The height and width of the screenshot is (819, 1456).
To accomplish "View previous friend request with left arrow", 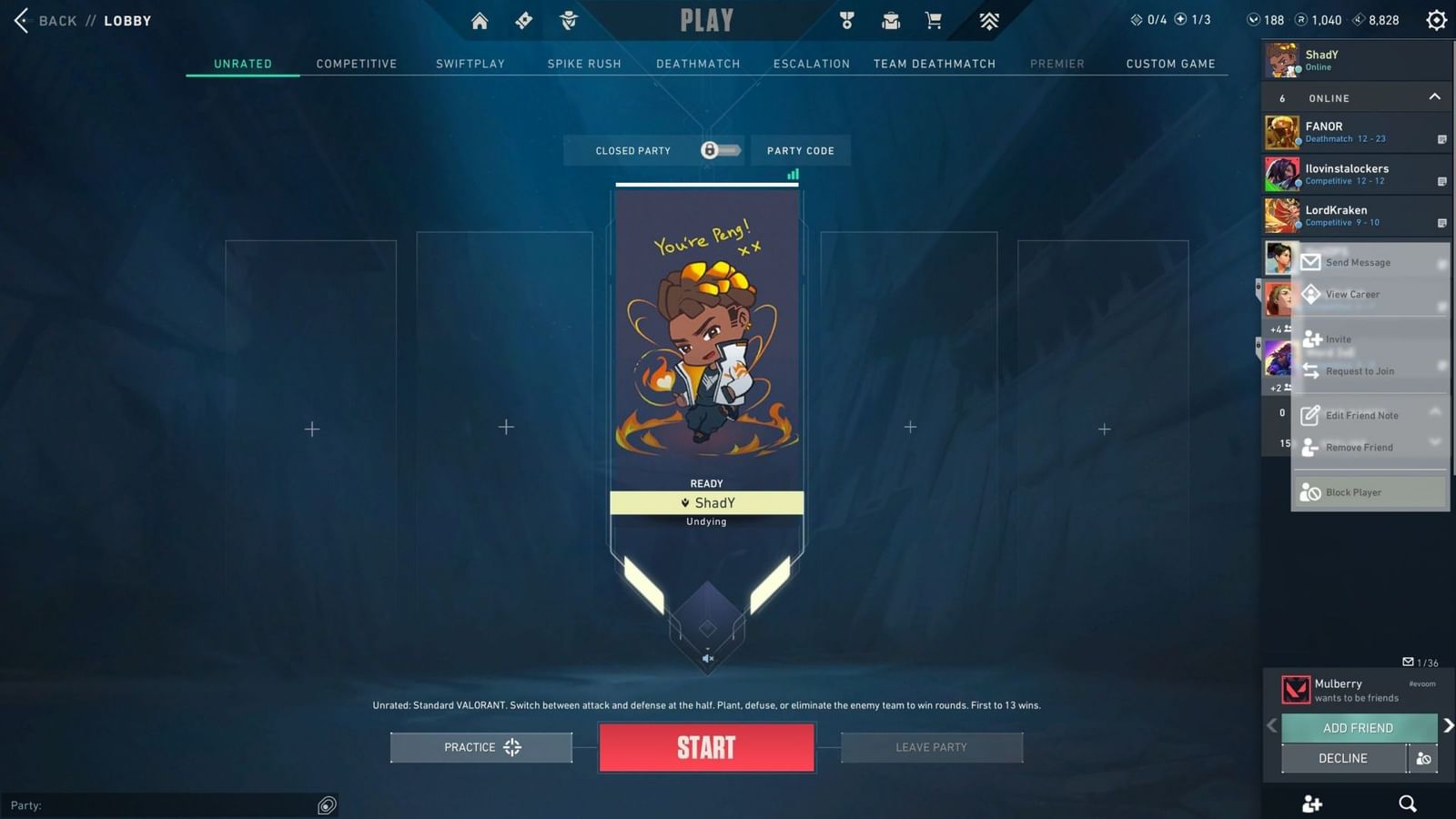I will click(x=1270, y=724).
